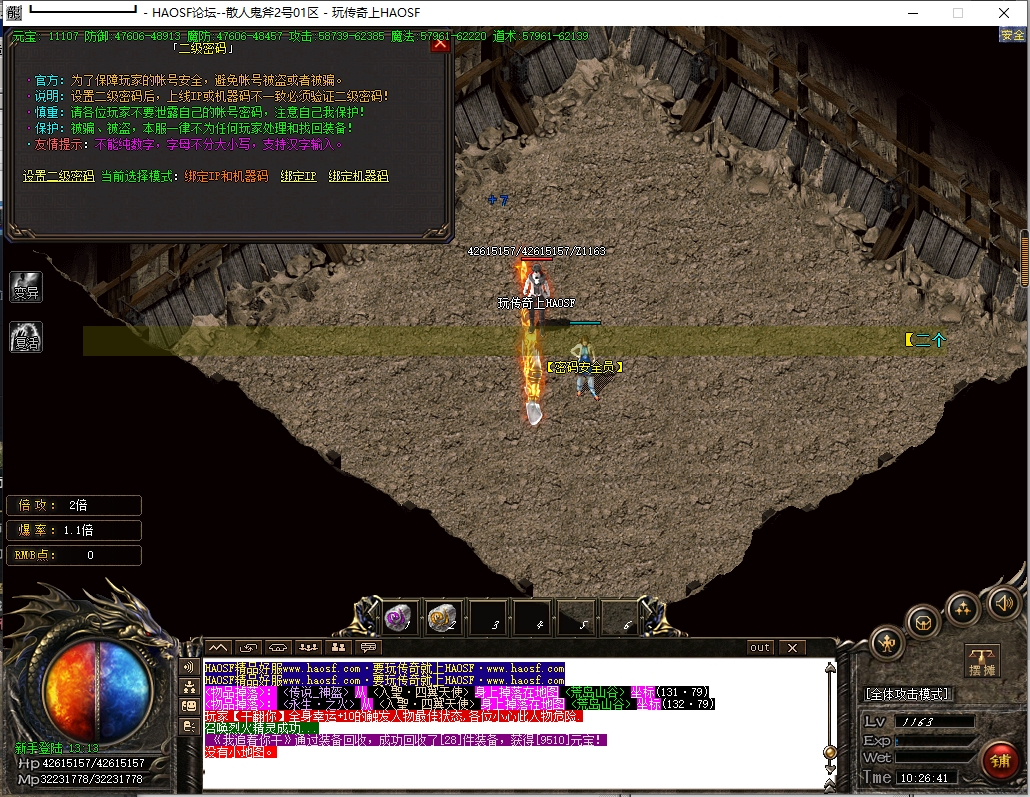The width and height of the screenshot is (1030, 797).
Task: Toggle the 全体攻击模式 attack mode label
Action: coord(908,694)
